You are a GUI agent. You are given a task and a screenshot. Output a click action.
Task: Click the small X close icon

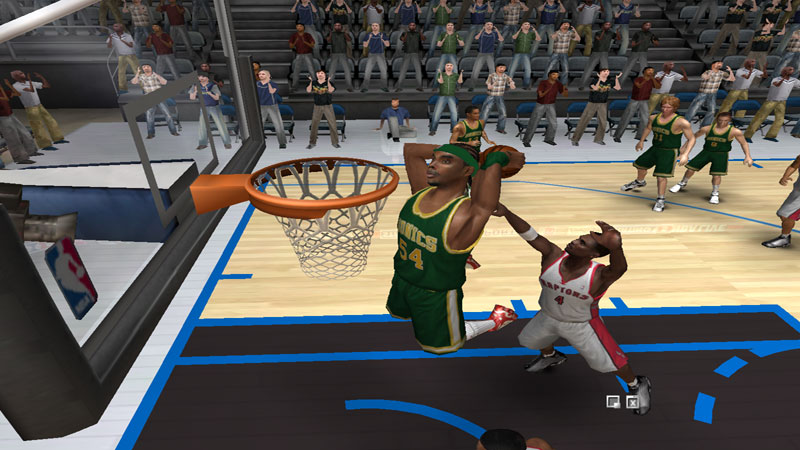632,402
